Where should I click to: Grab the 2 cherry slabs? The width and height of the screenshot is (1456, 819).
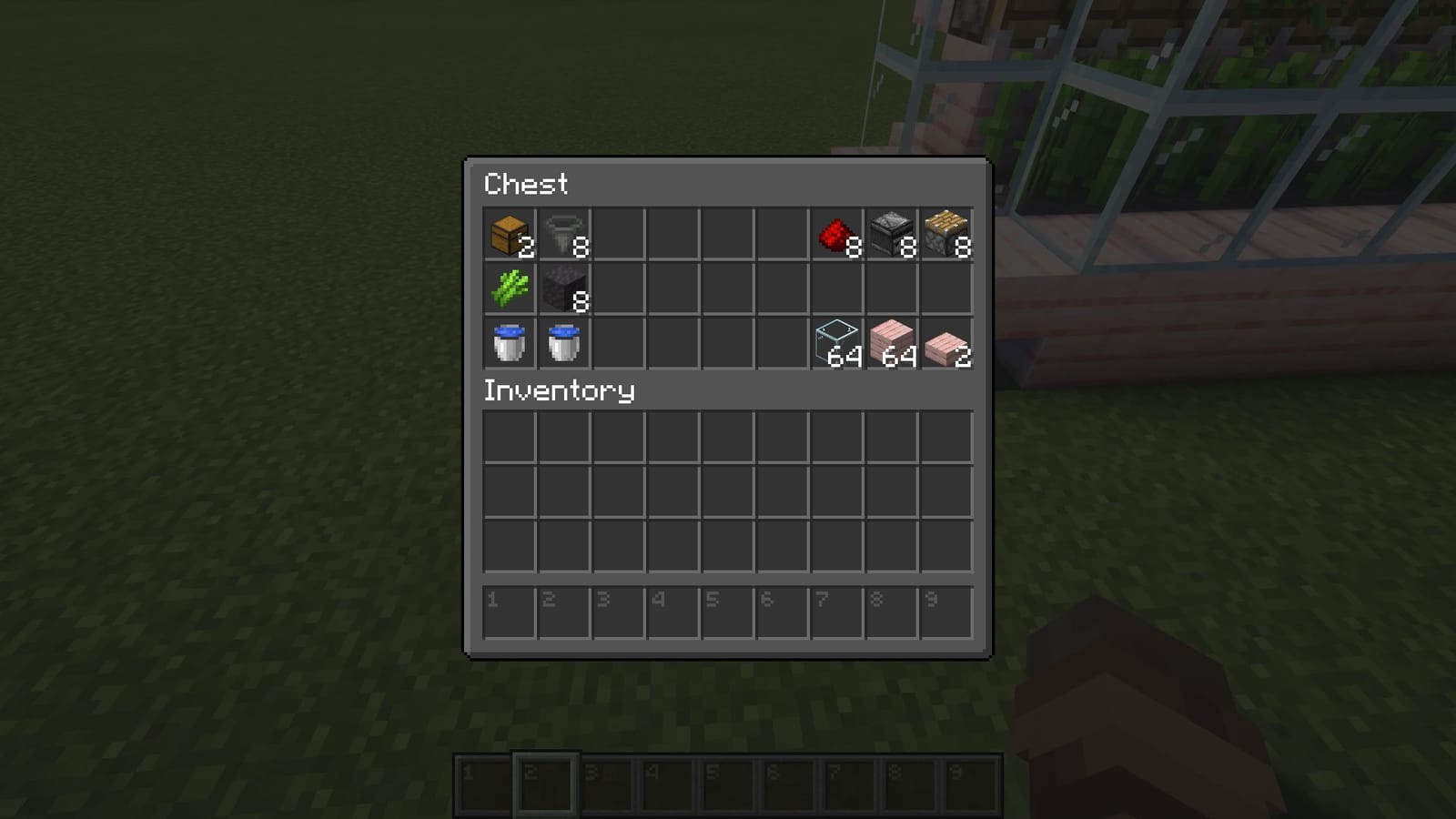946,344
